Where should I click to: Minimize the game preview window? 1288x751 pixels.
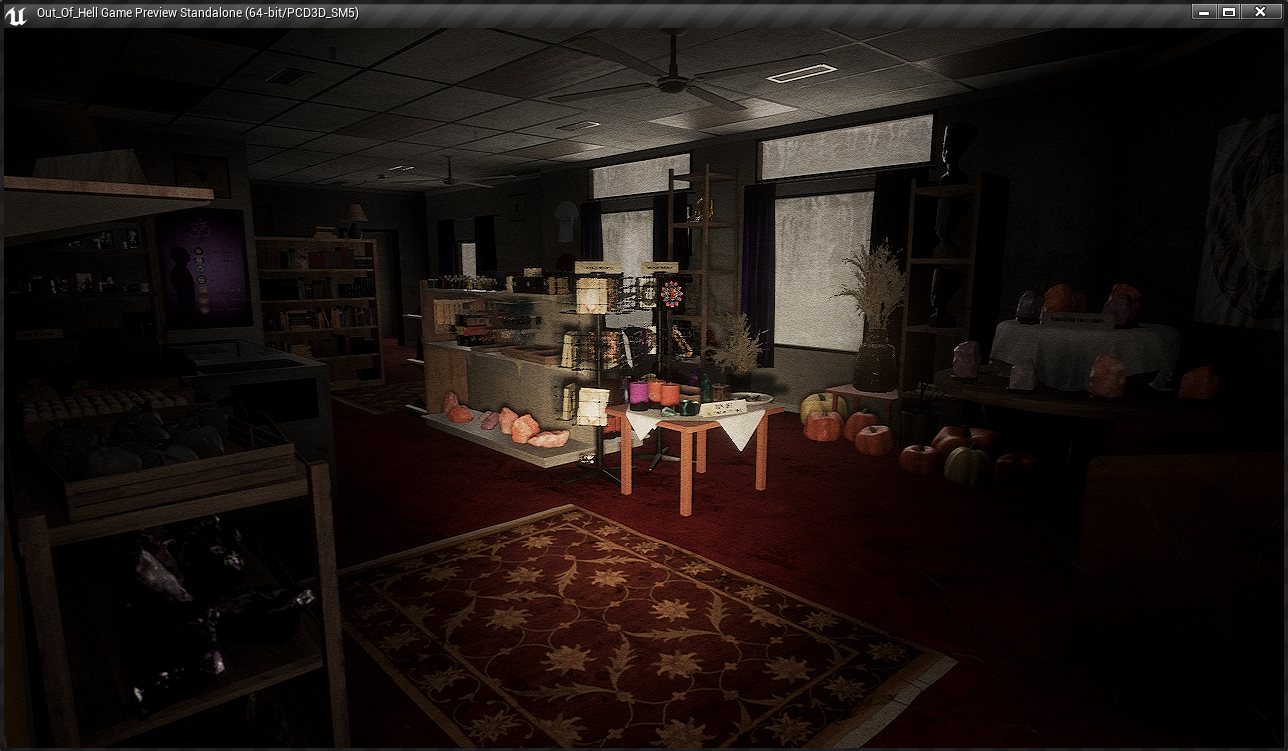point(1204,12)
